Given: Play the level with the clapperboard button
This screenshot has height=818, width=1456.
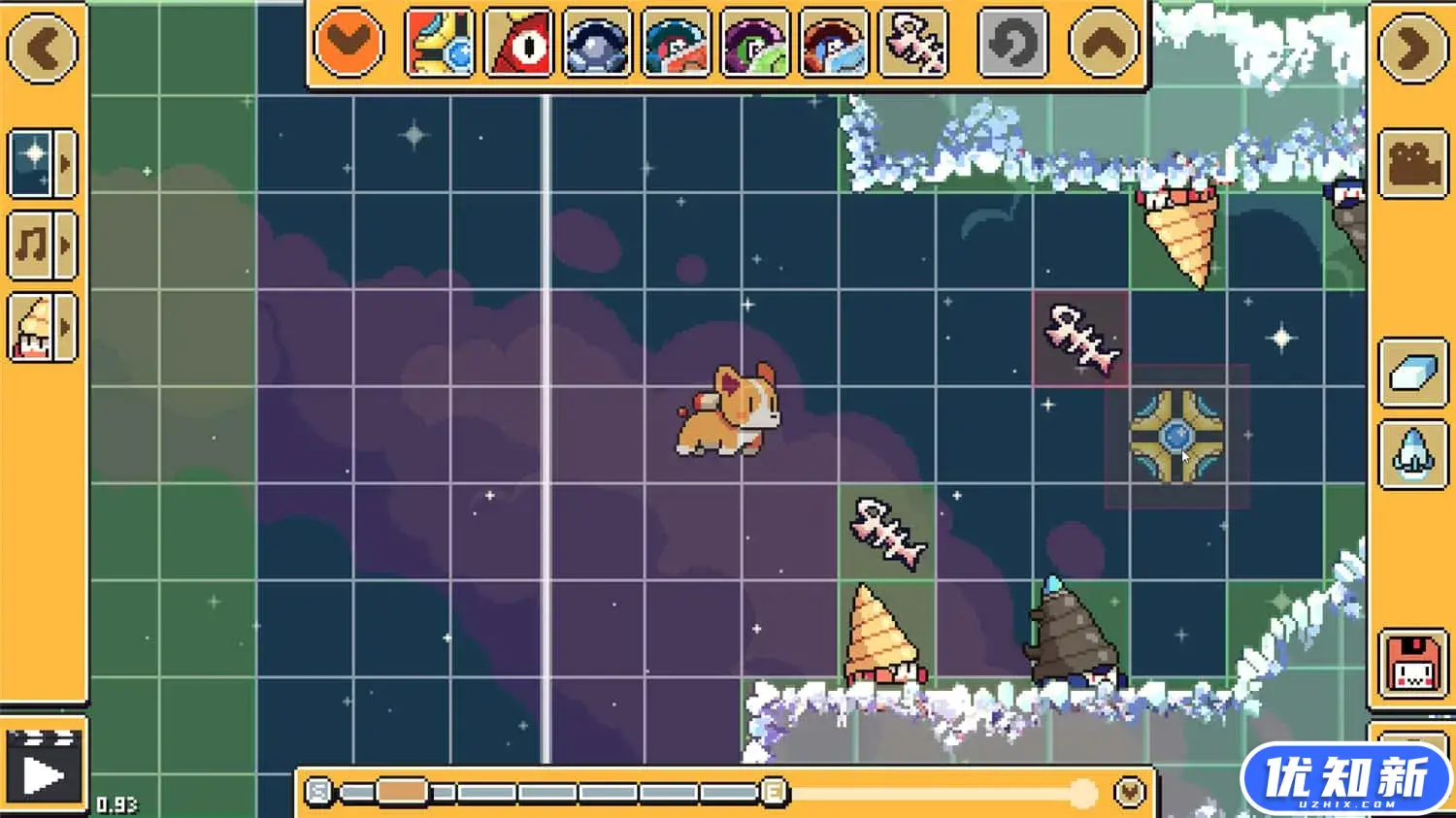Looking at the screenshot, I should point(43,769).
